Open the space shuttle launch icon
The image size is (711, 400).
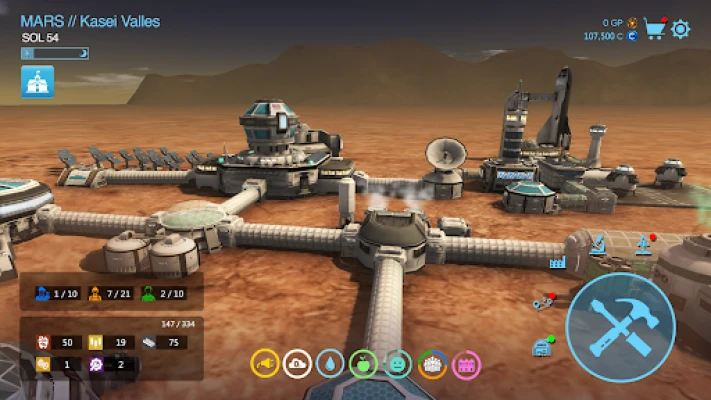pos(643,245)
